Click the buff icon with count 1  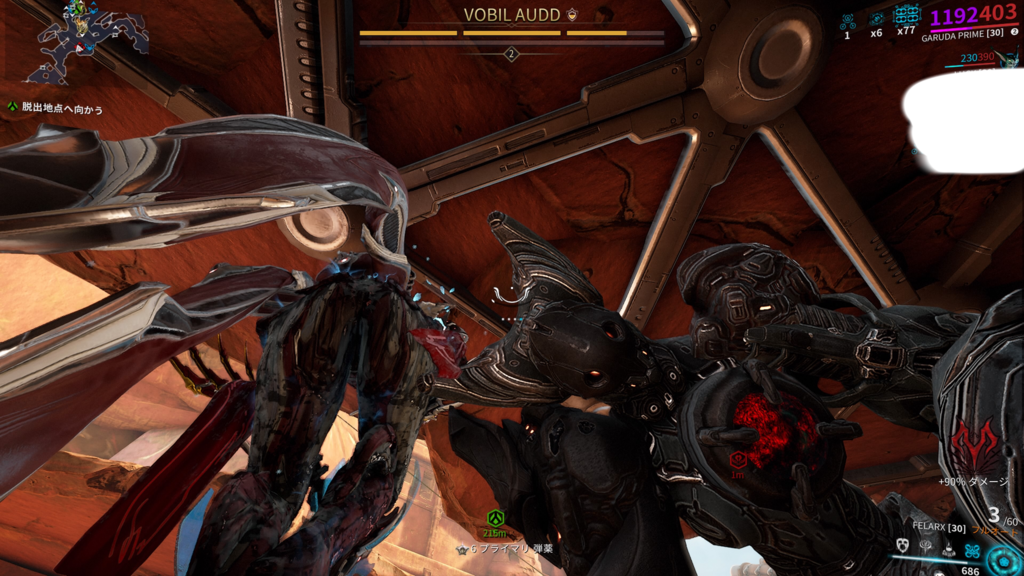point(847,19)
